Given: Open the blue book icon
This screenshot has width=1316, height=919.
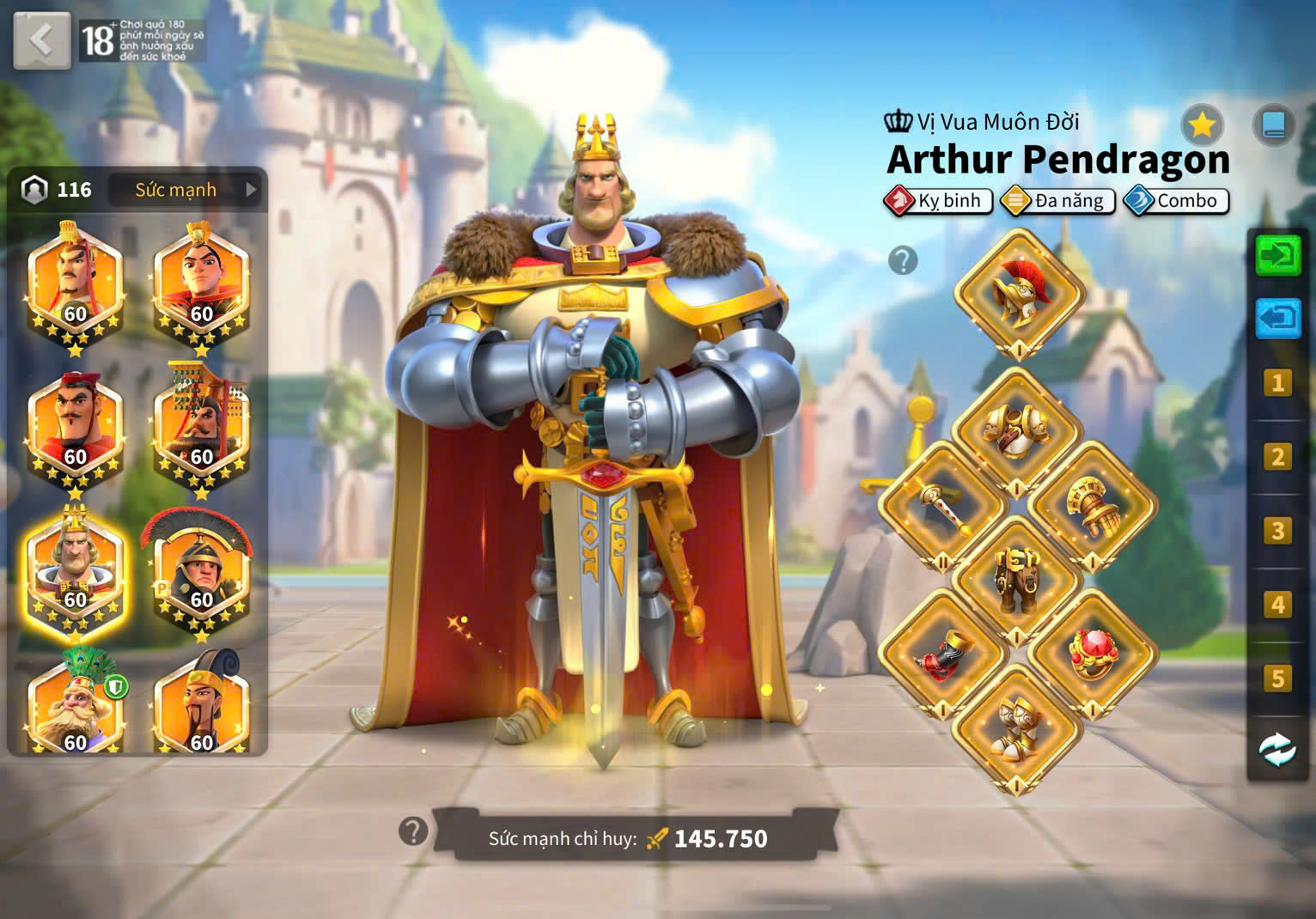Looking at the screenshot, I should pyautogui.click(x=1273, y=126).
